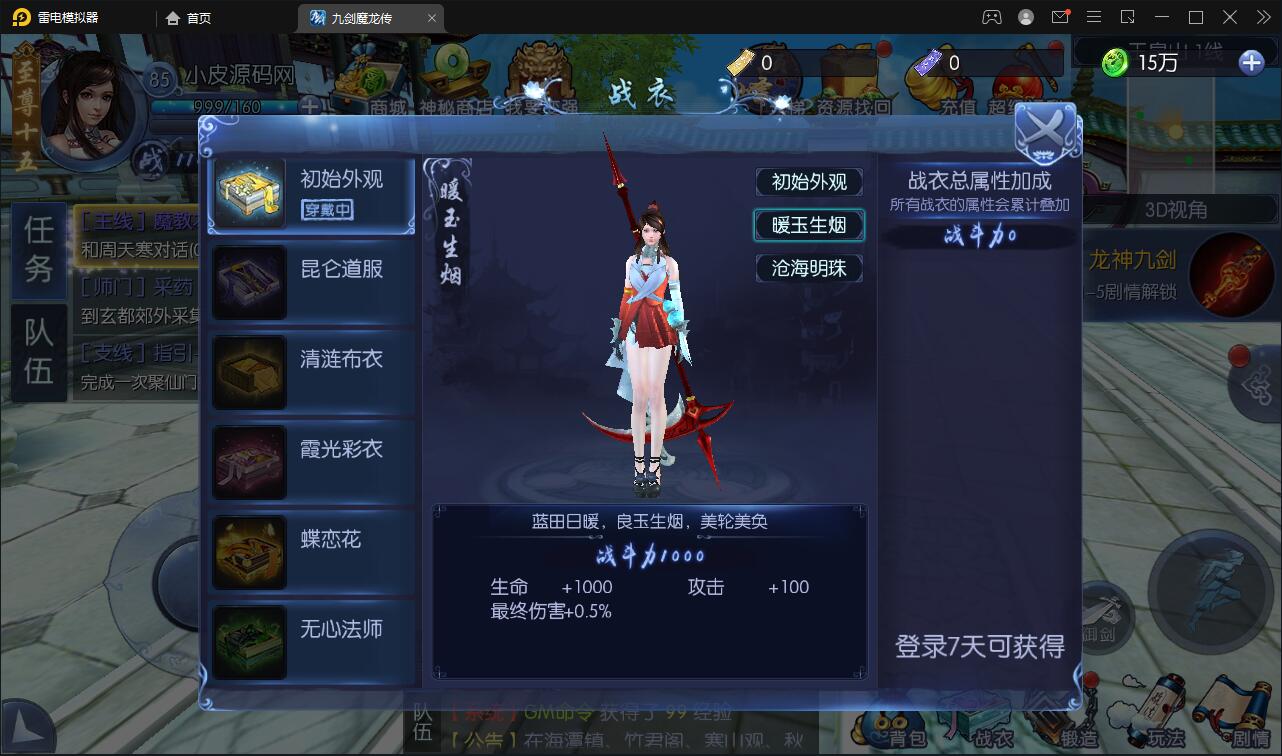Pick the 霞光彩衣 outfit entry

click(x=312, y=462)
